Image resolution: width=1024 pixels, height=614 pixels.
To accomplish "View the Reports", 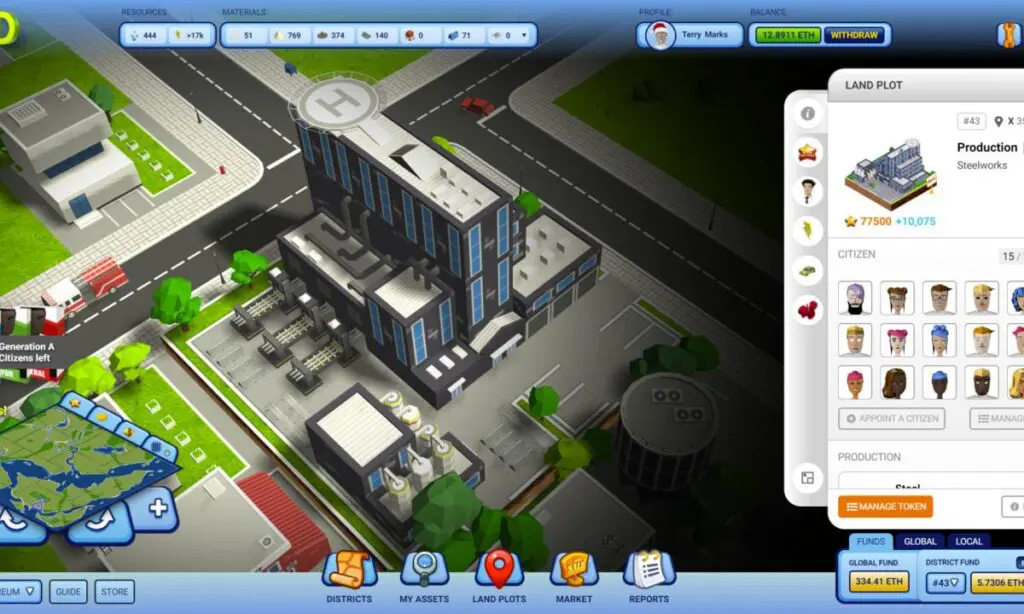I will tap(649, 578).
